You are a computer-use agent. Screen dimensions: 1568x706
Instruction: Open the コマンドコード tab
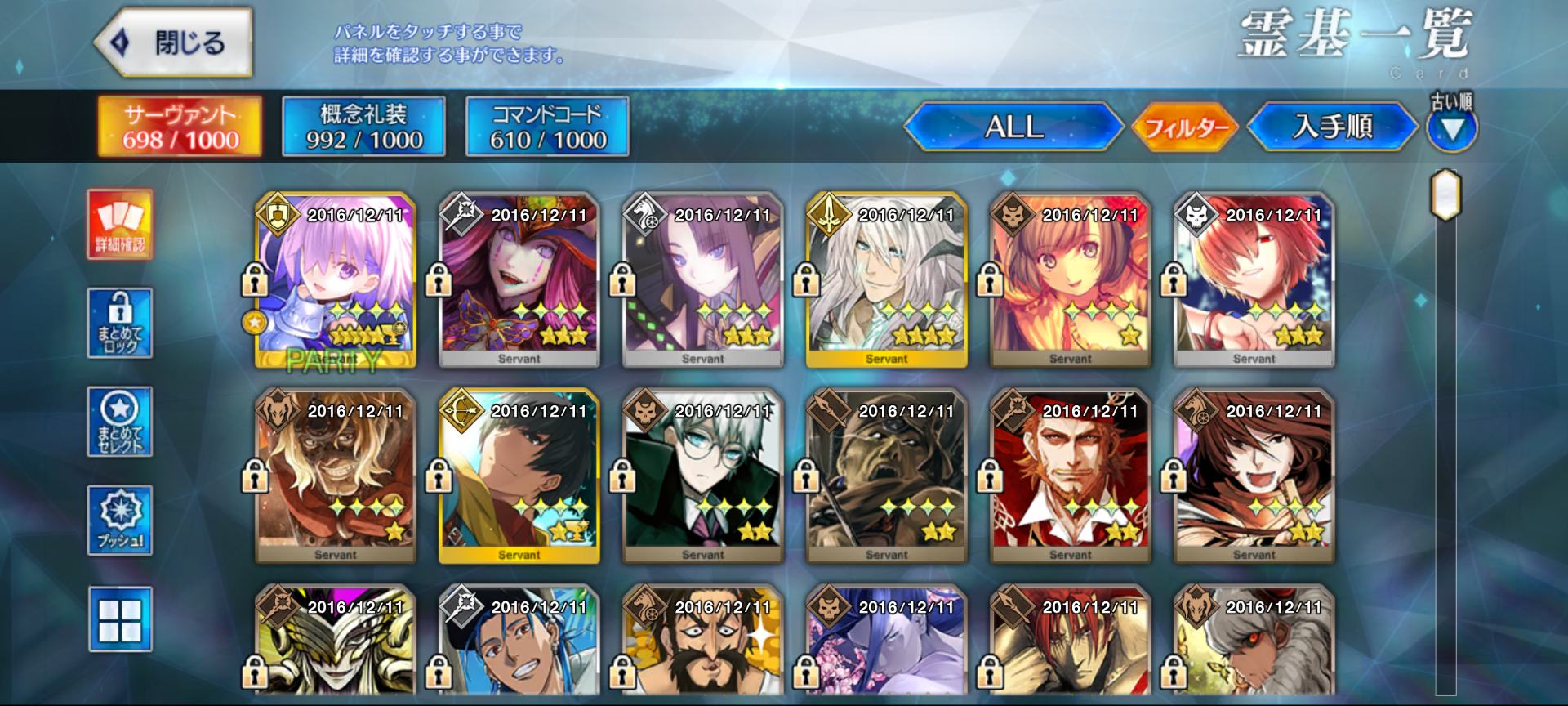click(547, 127)
